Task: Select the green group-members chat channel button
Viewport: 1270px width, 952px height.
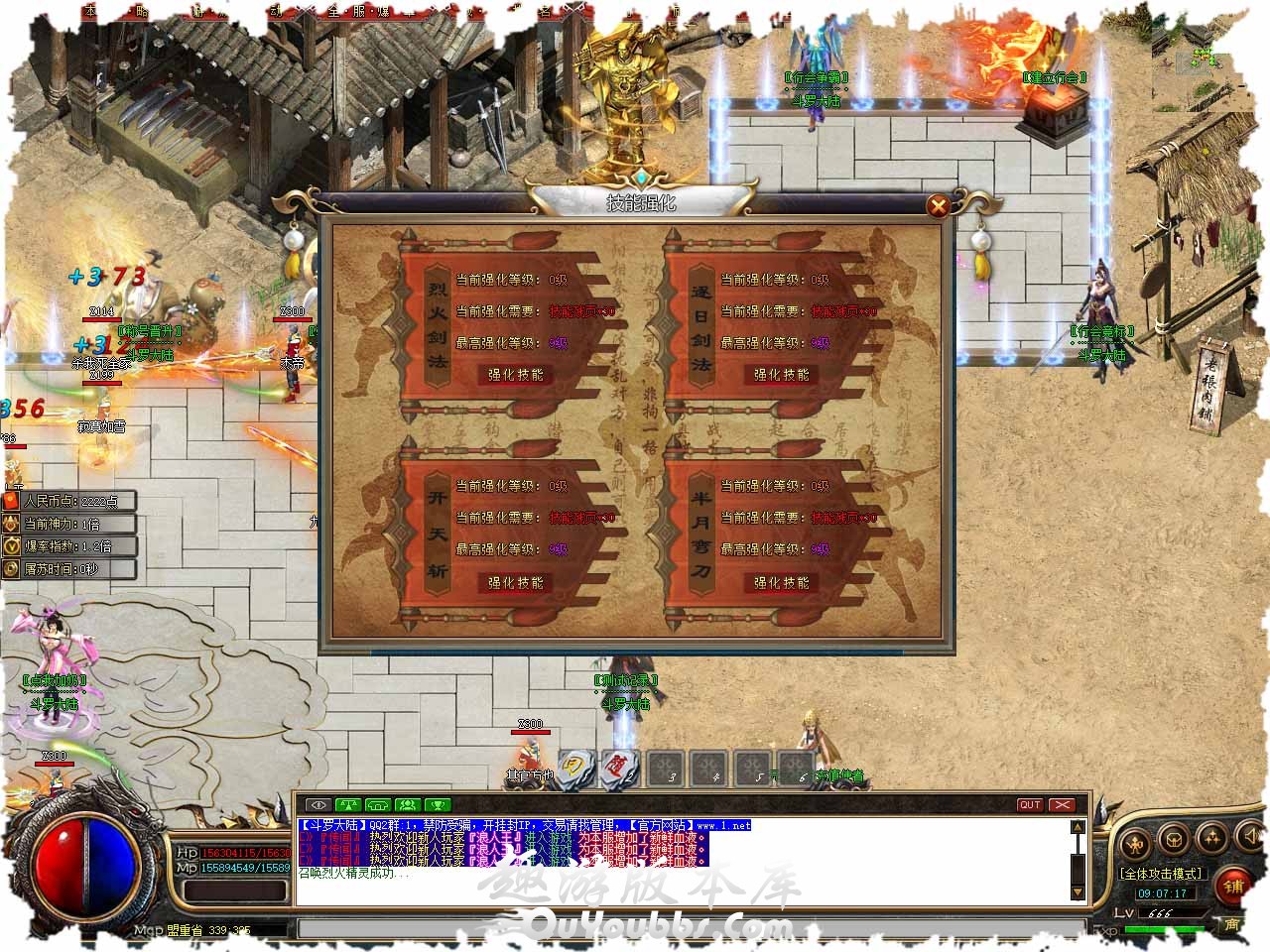Action: (408, 804)
